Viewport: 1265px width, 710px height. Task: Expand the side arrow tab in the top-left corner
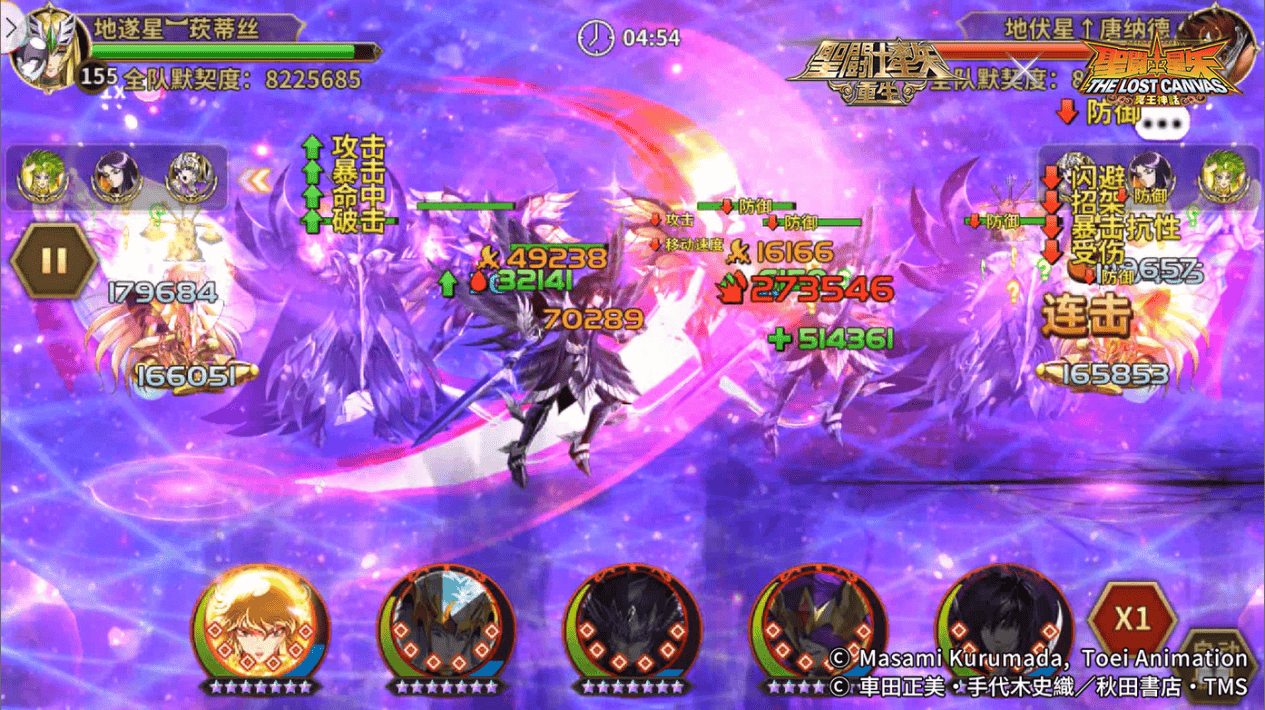click(10, 27)
